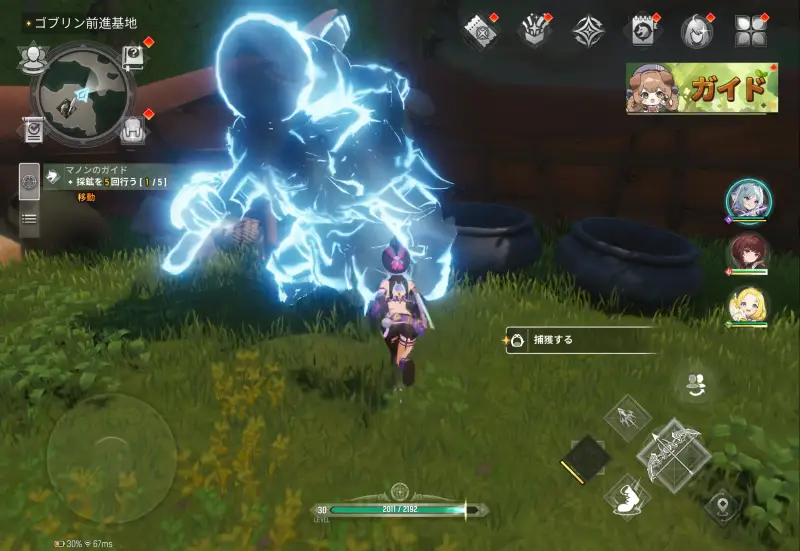Switch to the silver-haired party member

(x=746, y=200)
